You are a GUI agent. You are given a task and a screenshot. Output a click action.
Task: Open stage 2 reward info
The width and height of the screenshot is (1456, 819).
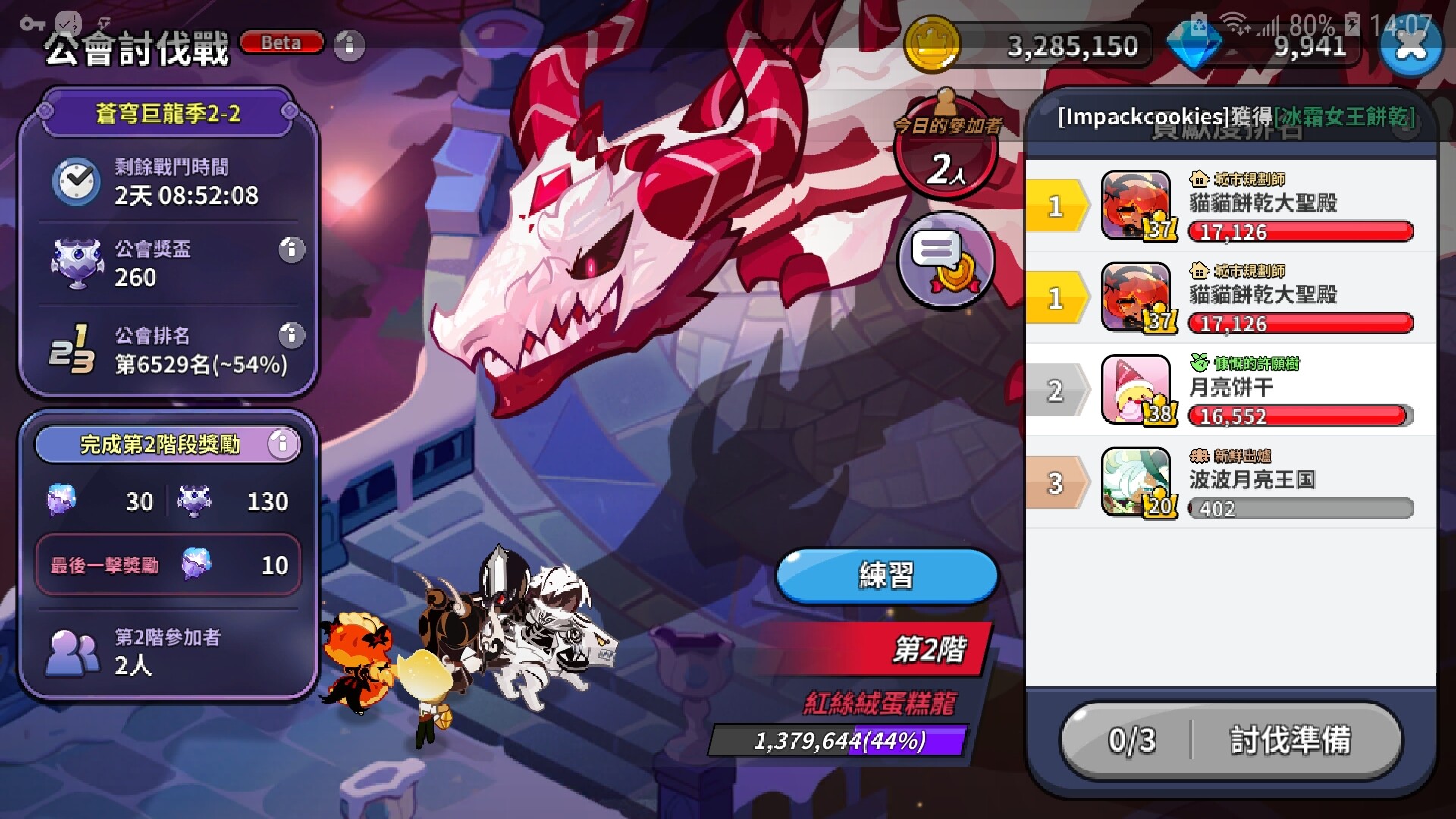tap(282, 444)
